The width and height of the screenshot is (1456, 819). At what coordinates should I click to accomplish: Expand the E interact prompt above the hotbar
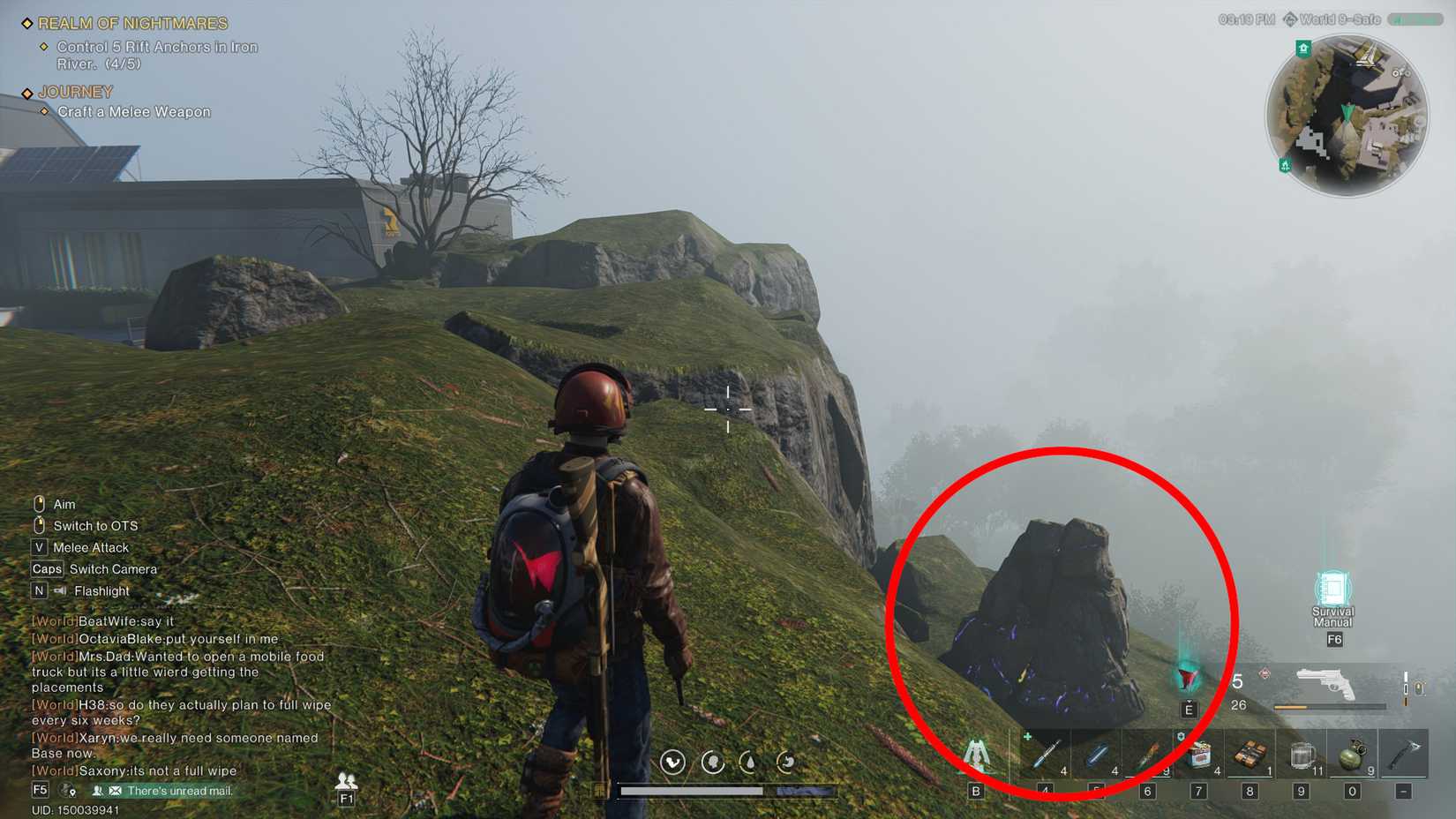[x=1189, y=707]
